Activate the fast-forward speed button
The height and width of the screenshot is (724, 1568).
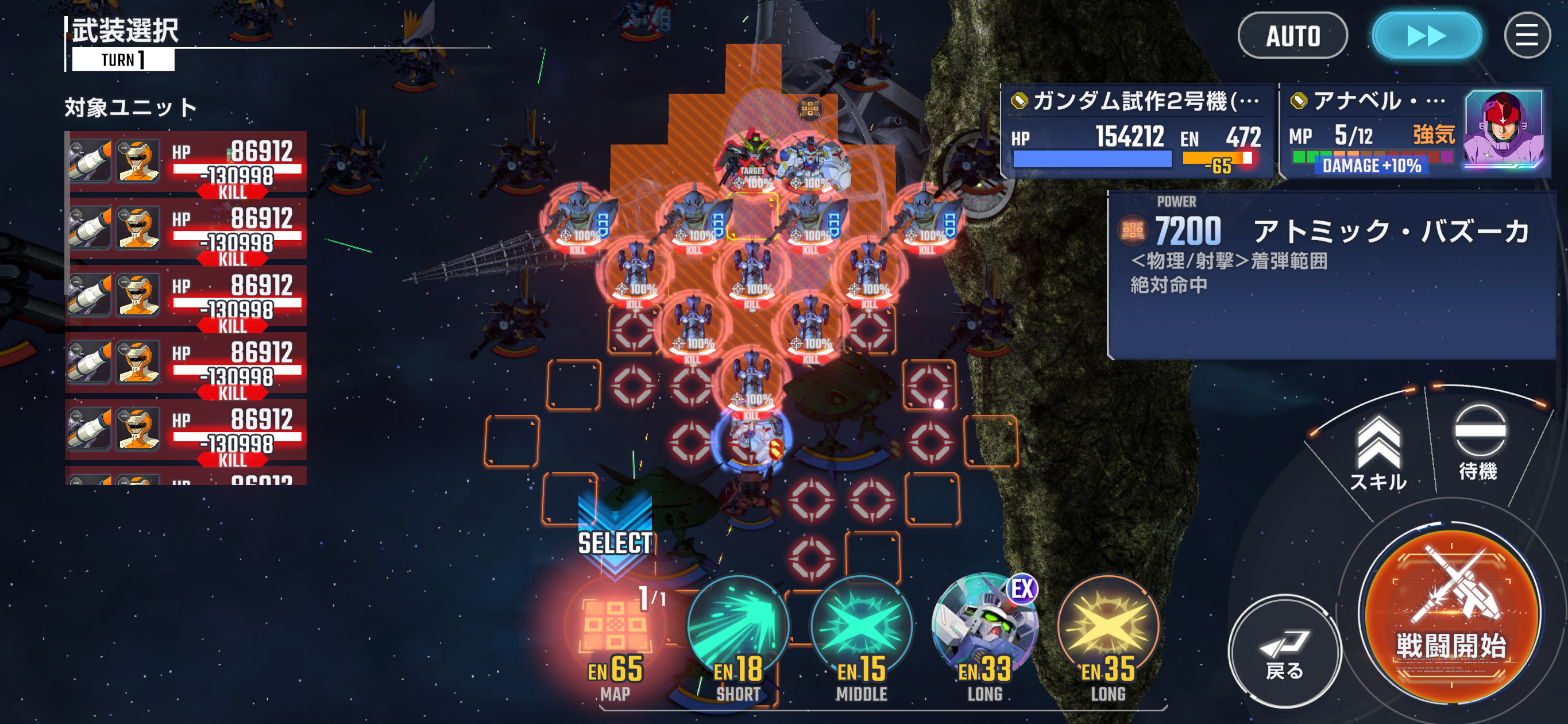point(1426,36)
